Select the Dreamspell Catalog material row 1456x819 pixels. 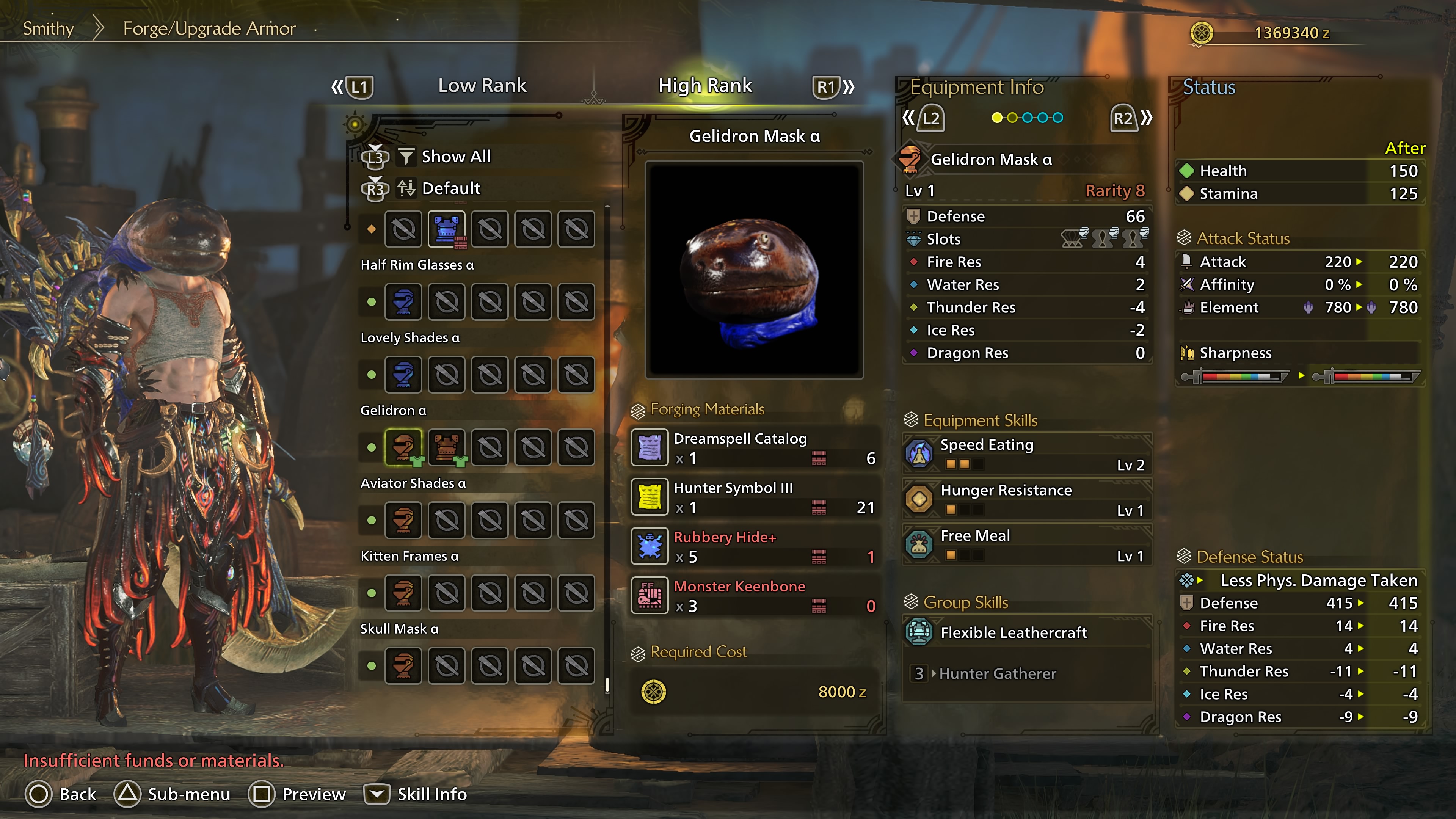coord(755,448)
